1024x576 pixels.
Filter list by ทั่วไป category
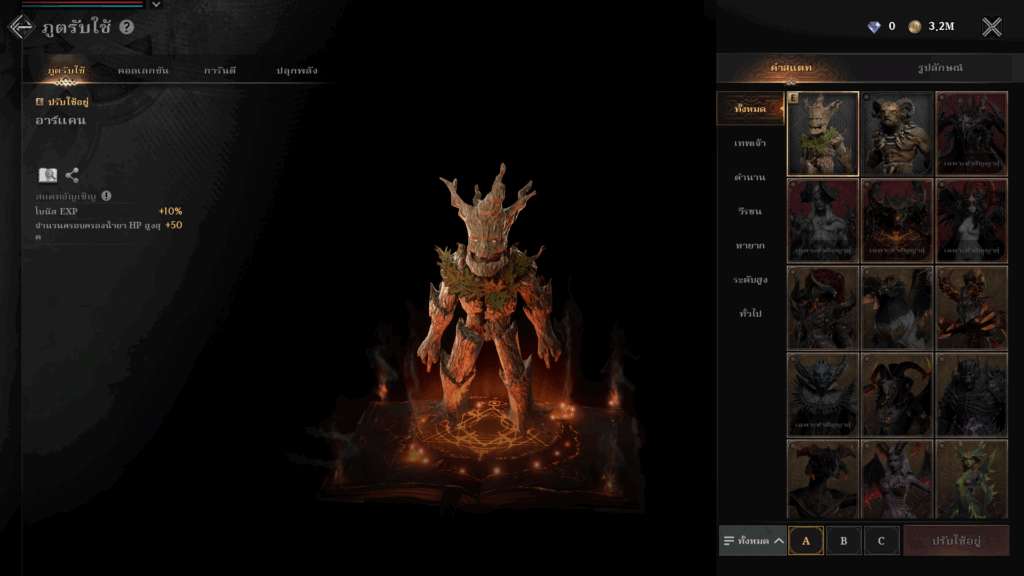pyautogui.click(x=749, y=313)
